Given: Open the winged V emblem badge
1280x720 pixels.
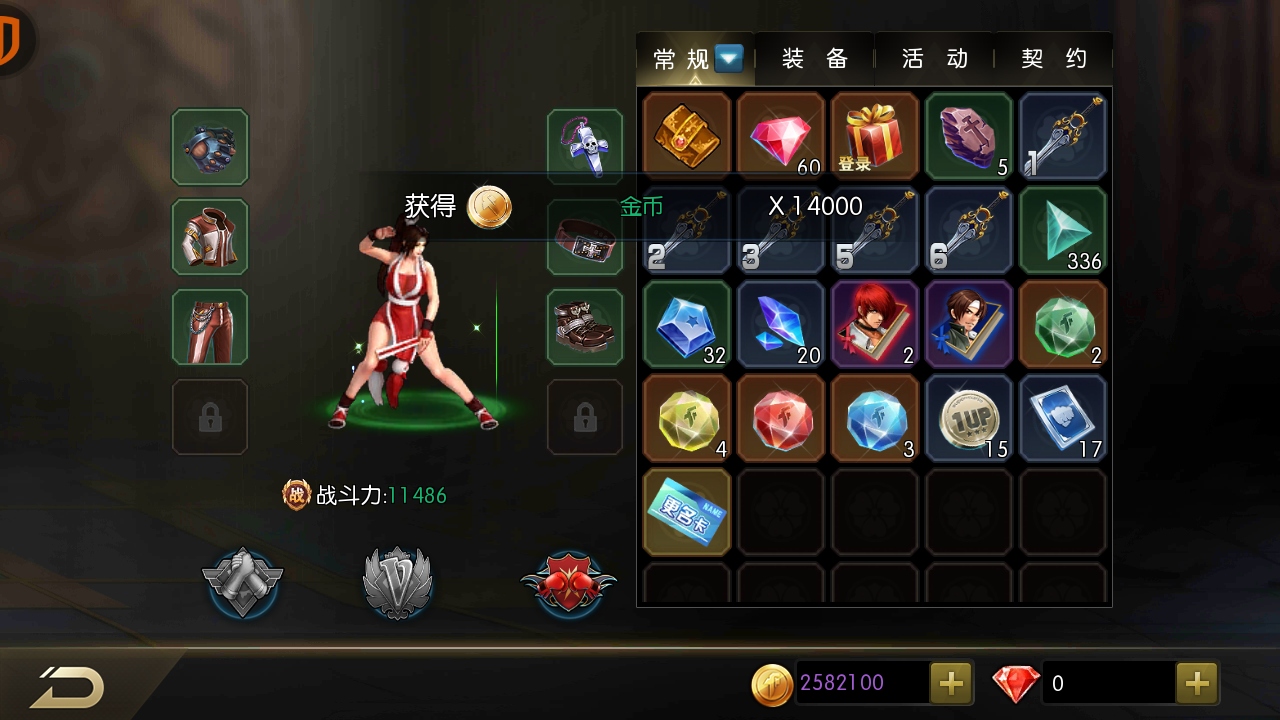Looking at the screenshot, I should coord(398,581).
